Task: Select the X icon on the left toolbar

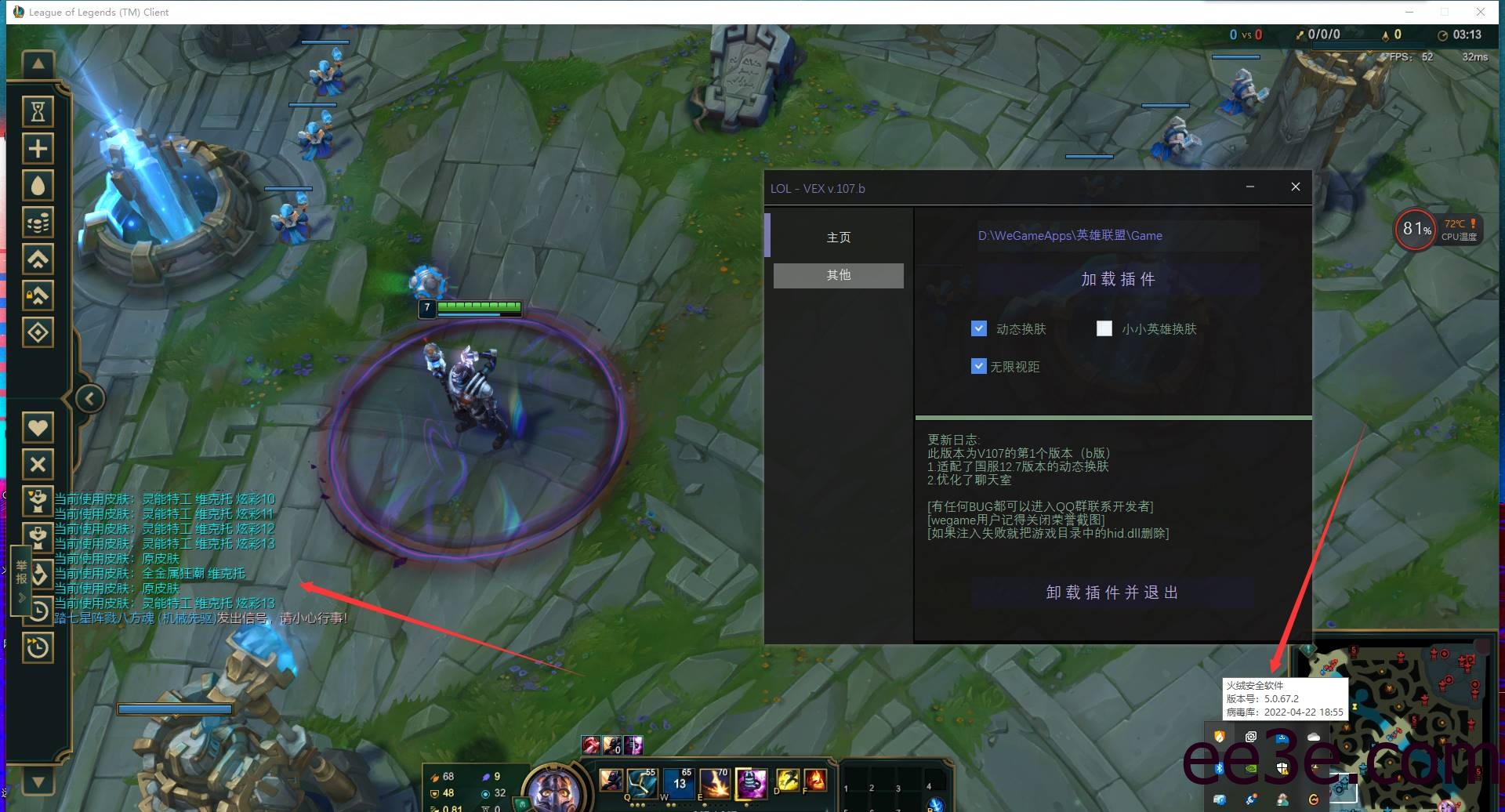Action: click(x=38, y=464)
